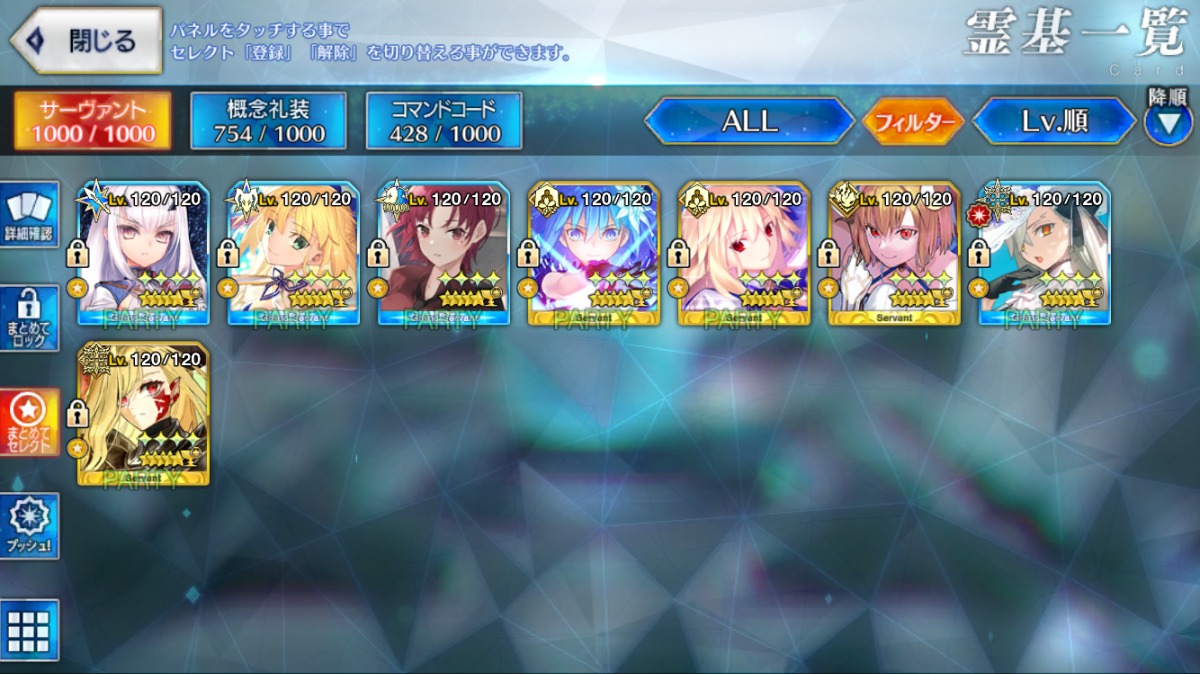The height and width of the screenshot is (674, 1200).
Task: Open the フィルター filter options
Action: [x=912, y=122]
